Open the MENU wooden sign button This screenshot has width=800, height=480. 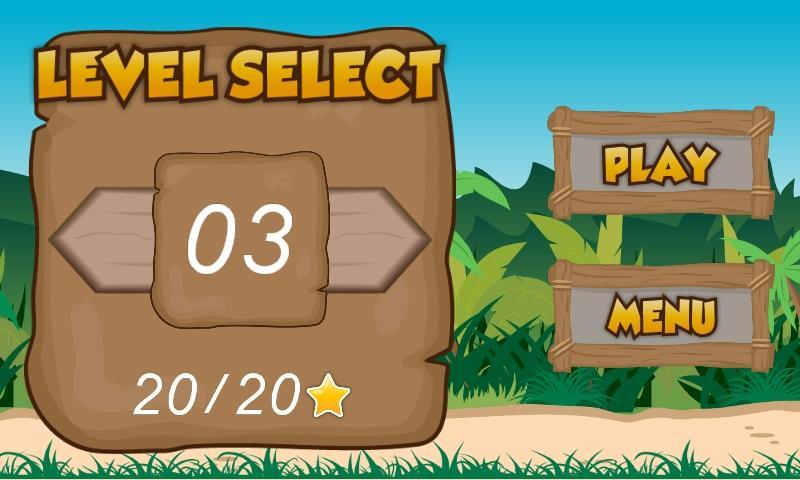[x=661, y=315]
